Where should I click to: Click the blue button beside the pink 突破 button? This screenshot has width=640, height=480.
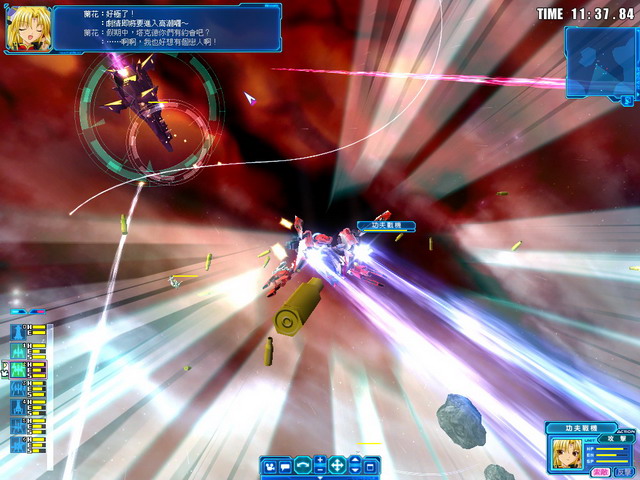[x=623, y=471]
